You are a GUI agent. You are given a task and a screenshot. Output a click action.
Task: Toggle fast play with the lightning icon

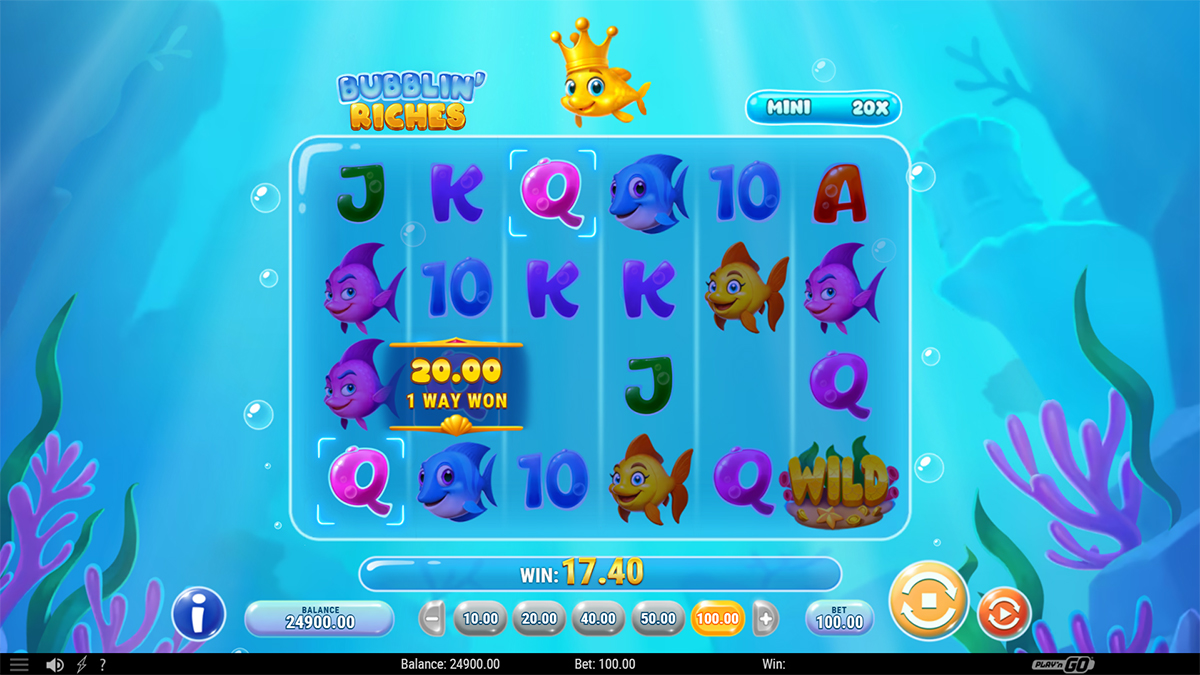click(82, 664)
